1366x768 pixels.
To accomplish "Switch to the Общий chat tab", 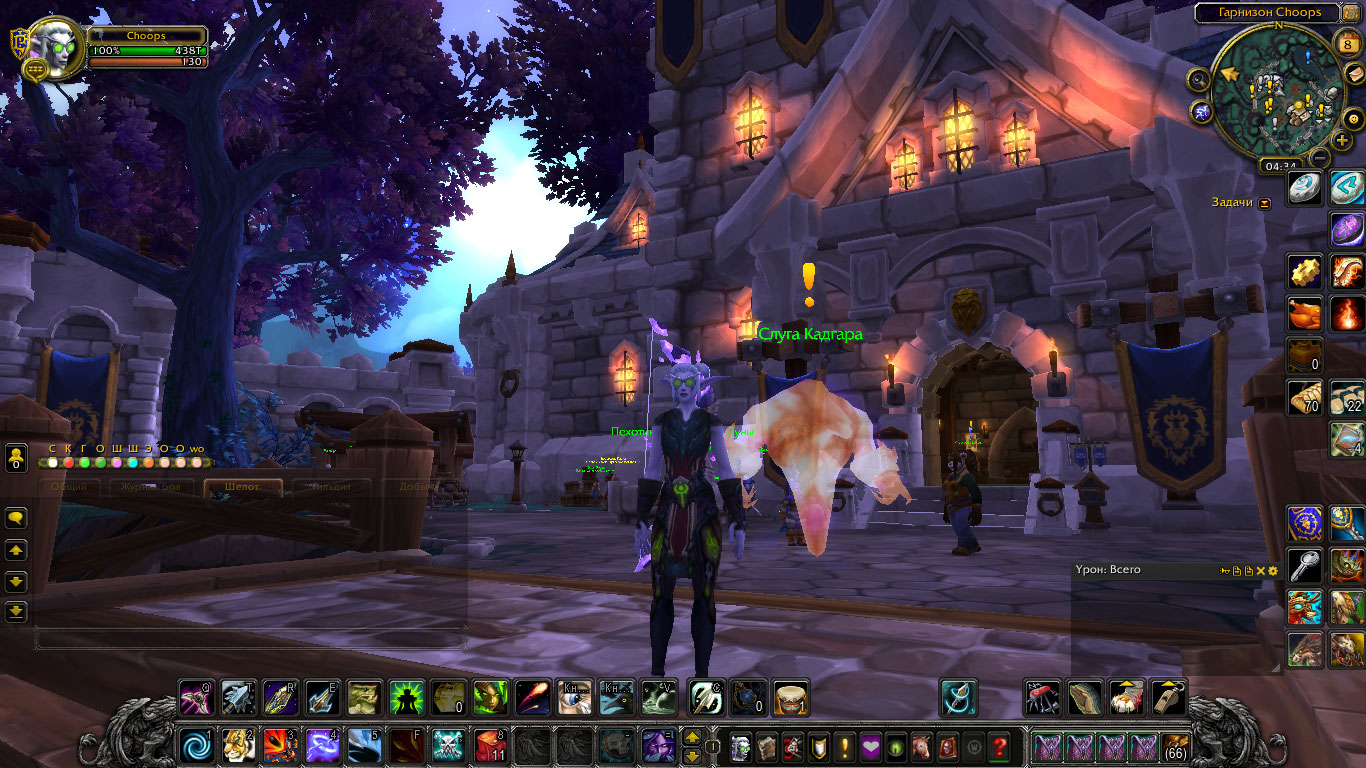I will pyautogui.click(x=69, y=487).
